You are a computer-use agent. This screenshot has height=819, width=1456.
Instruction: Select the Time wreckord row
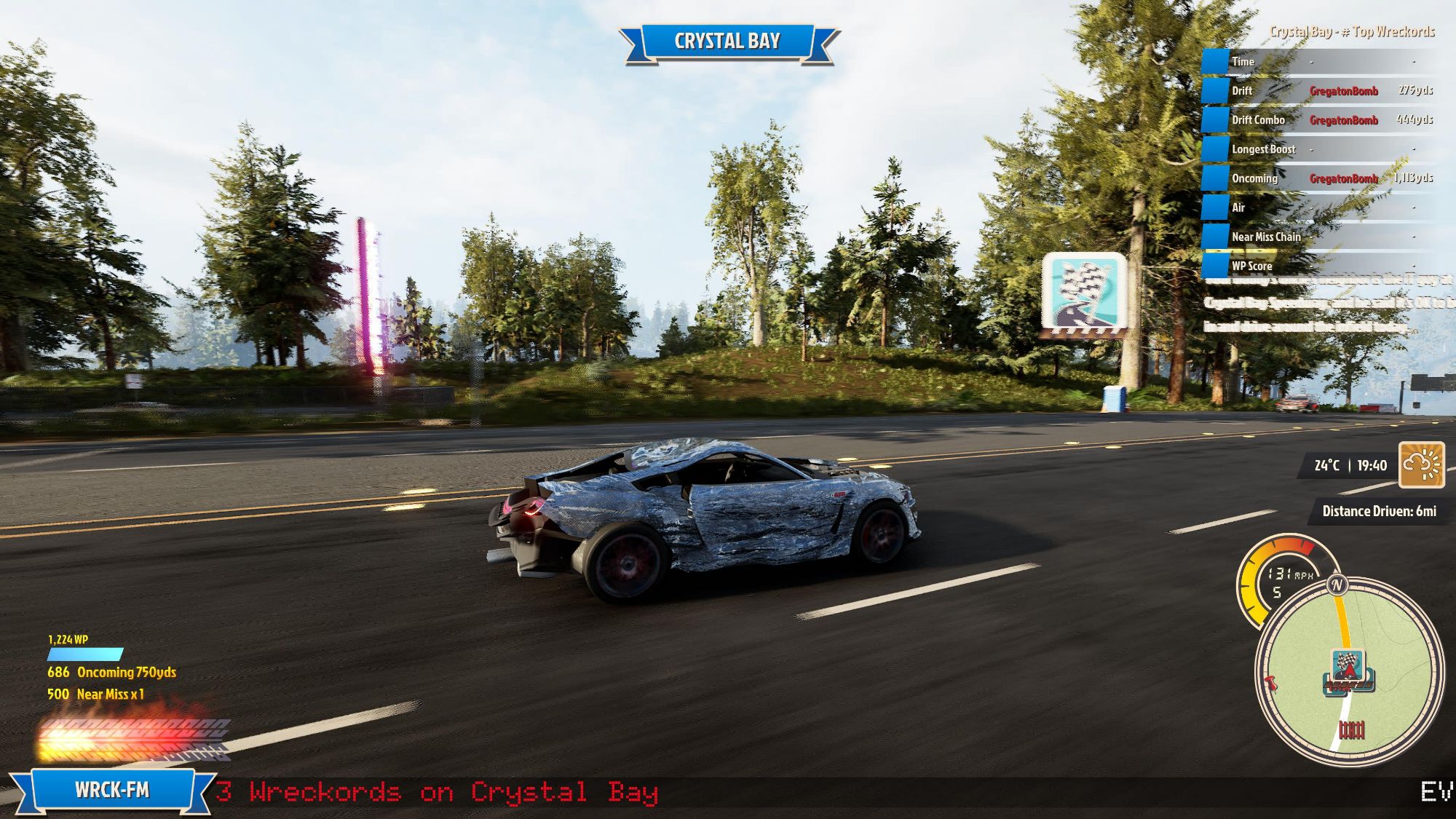pyautogui.click(x=1319, y=62)
